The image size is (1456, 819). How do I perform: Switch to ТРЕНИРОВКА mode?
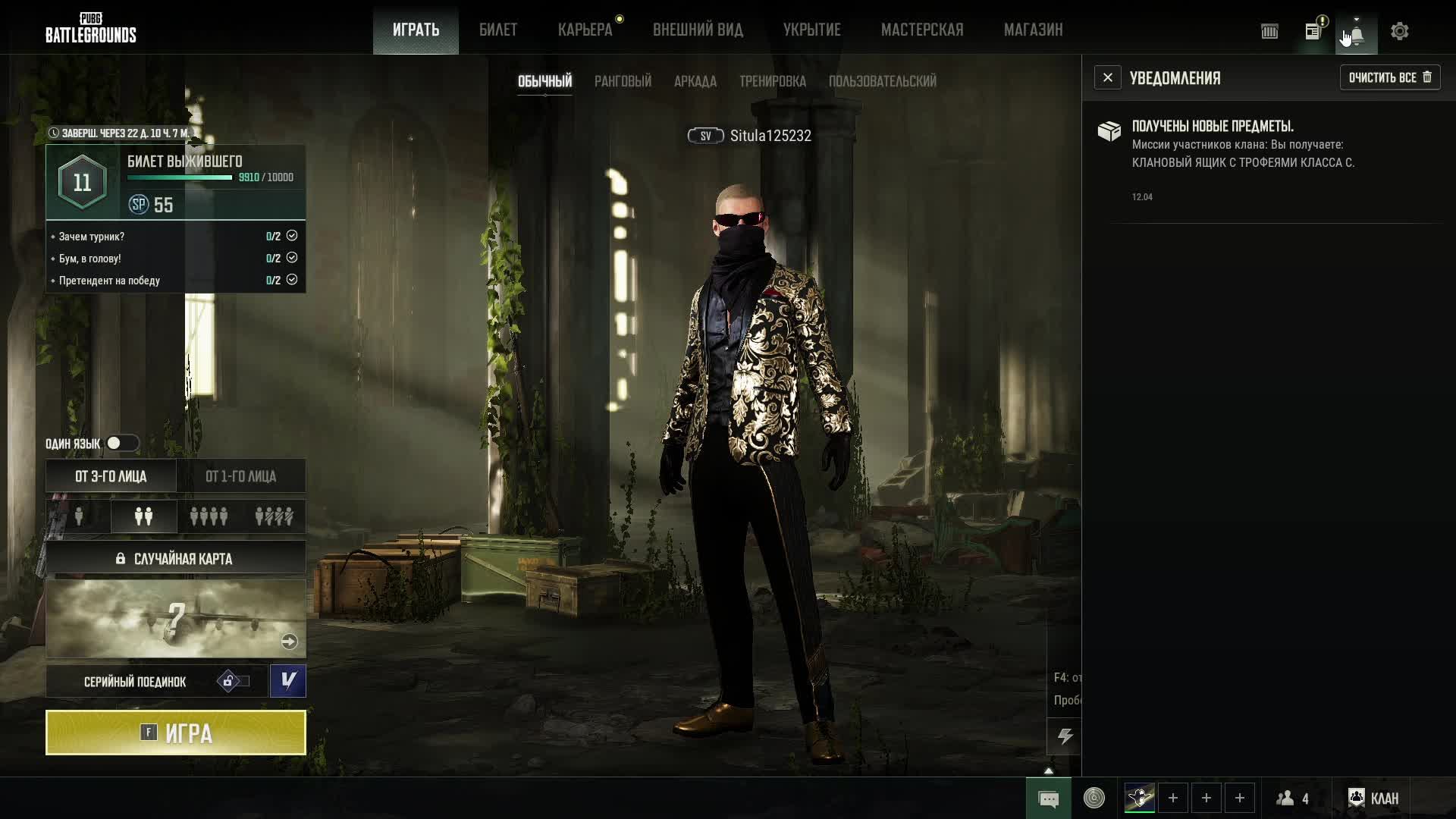[x=772, y=81]
